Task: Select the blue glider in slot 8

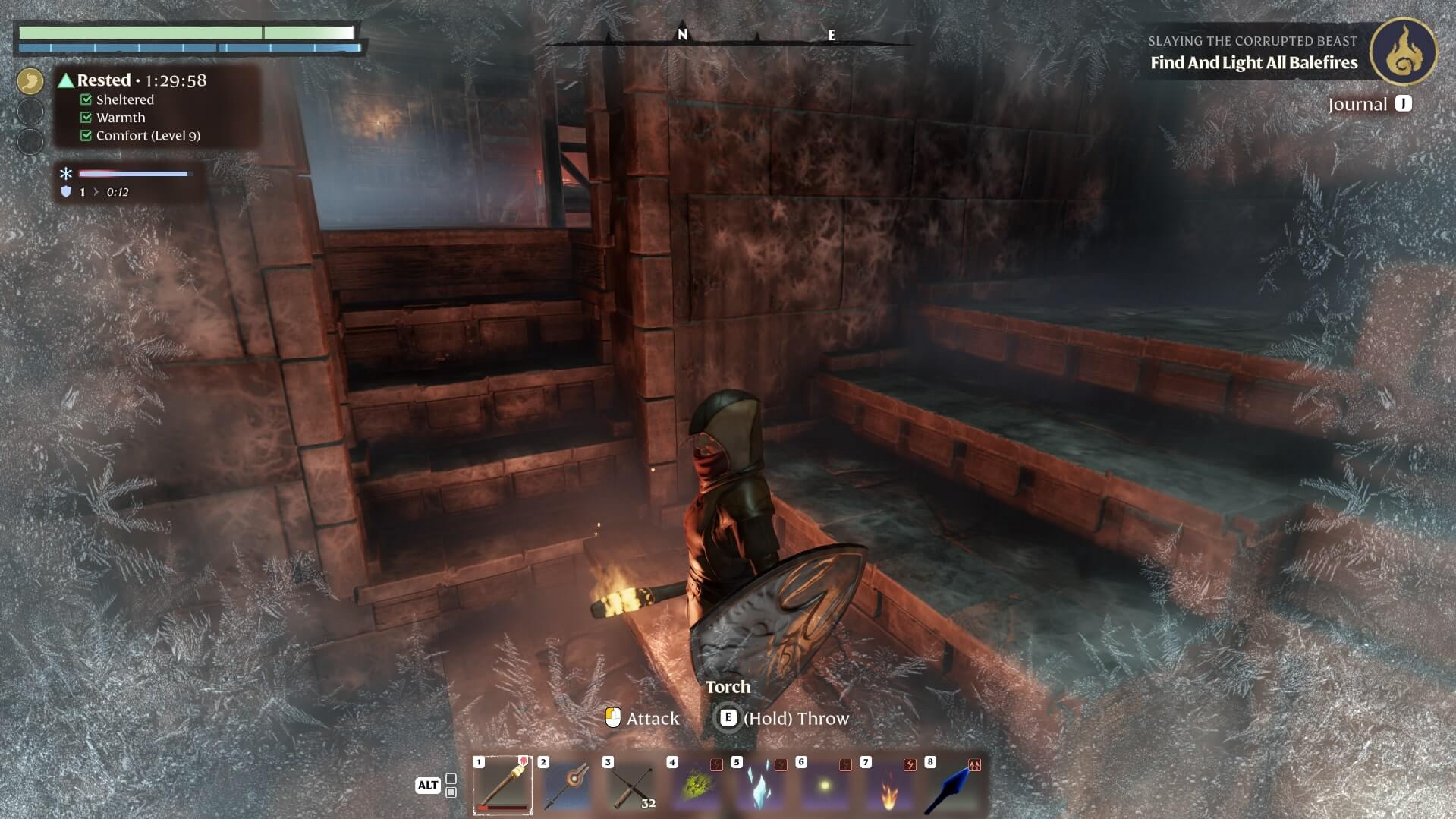Action: [x=954, y=785]
